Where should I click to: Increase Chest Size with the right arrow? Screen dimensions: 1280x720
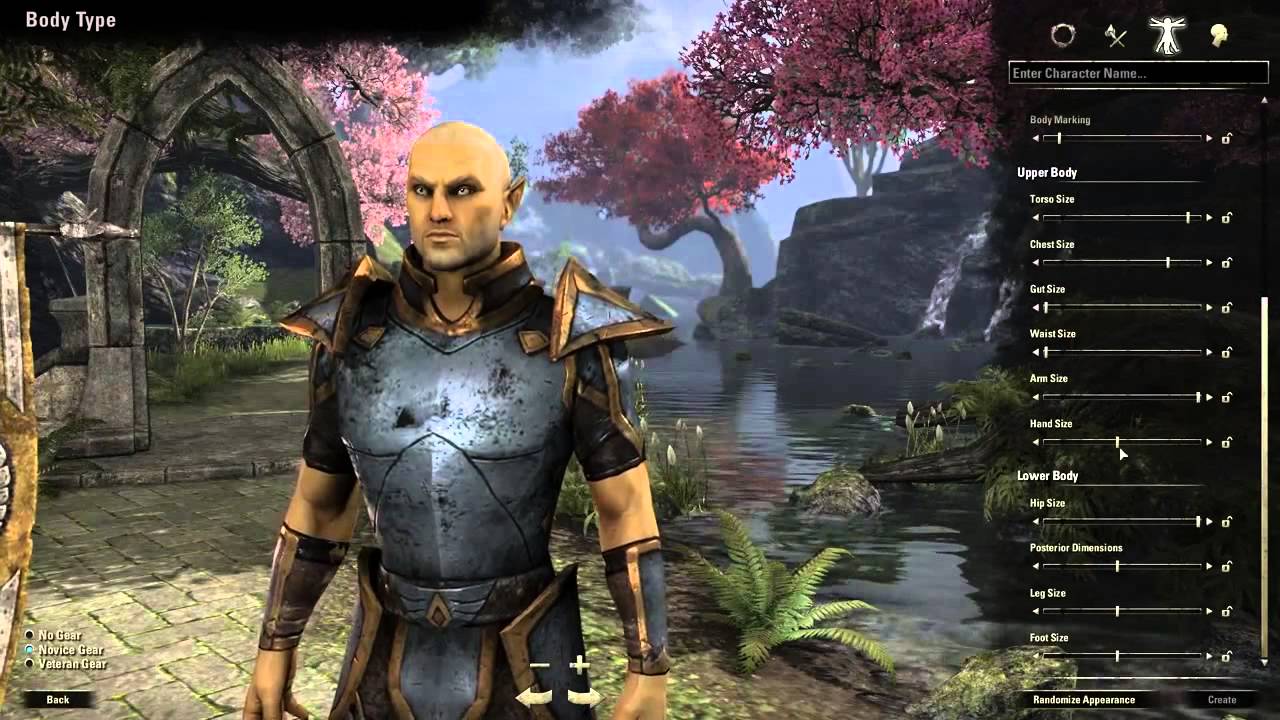pos(1207,262)
